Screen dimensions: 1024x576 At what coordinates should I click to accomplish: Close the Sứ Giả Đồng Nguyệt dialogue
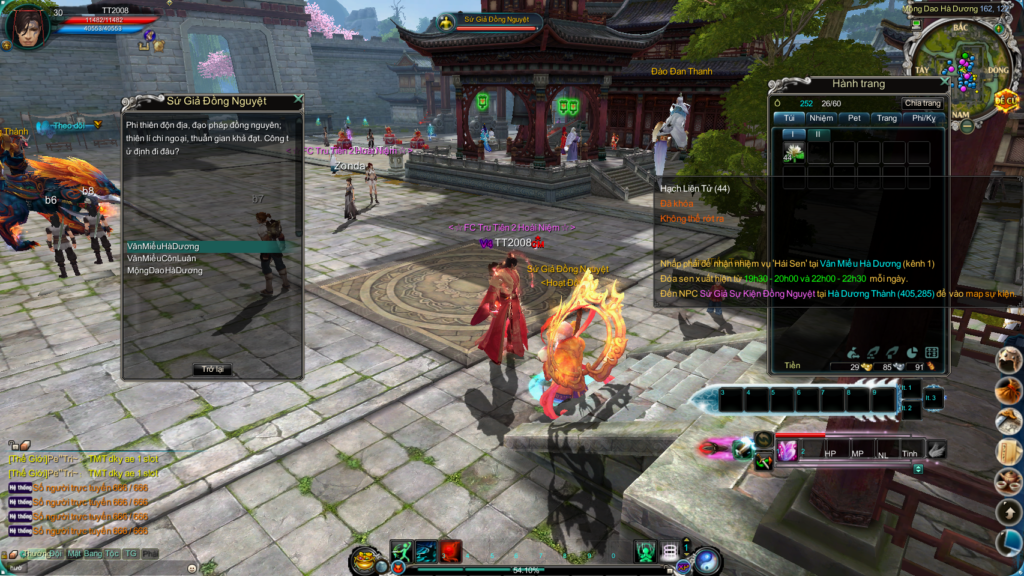click(298, 100)
